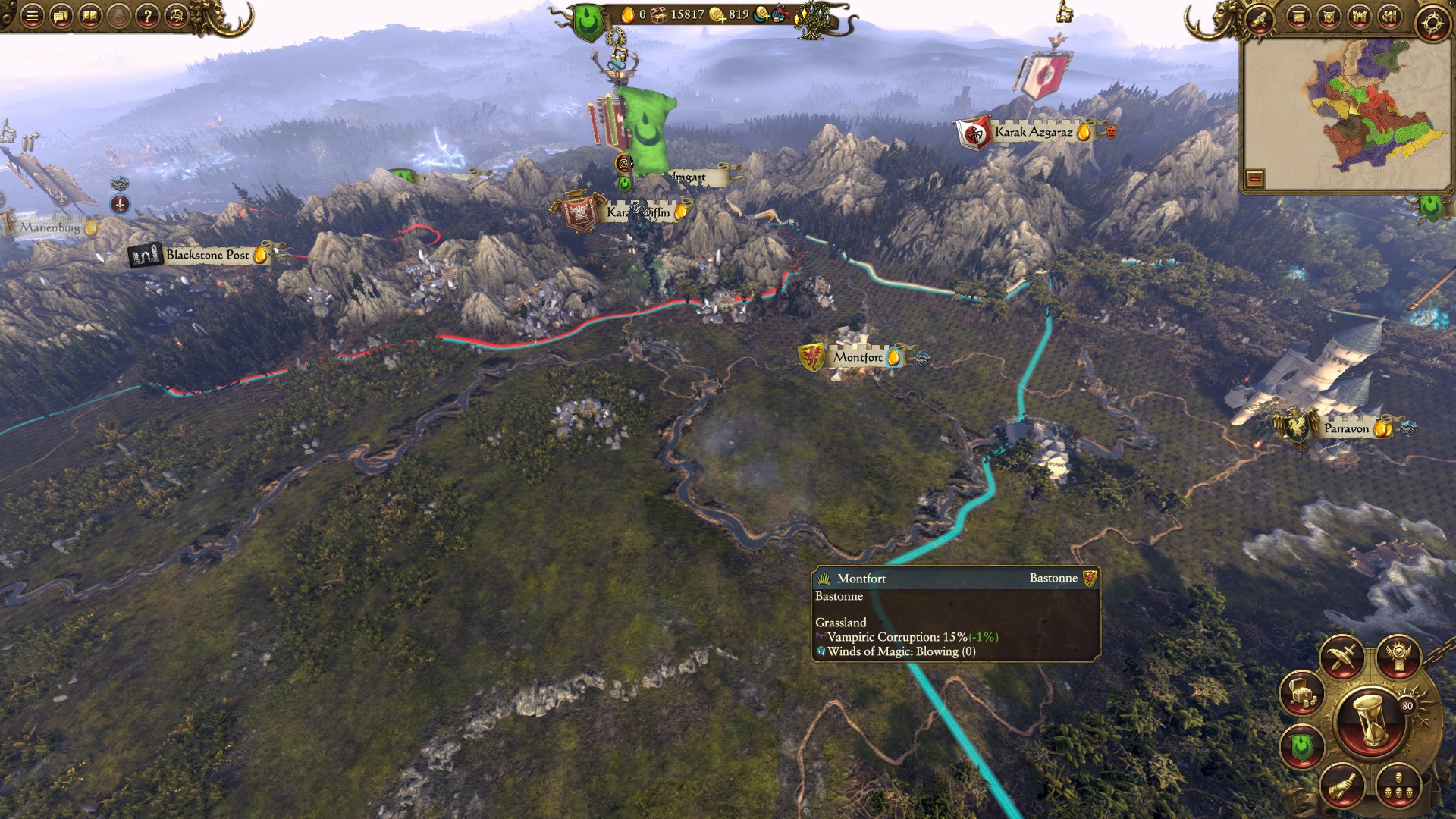Image resolution: width=1456 pixels, height=819 pixels.
Task: Open the known factions banners list
Action: (1389, 17)
